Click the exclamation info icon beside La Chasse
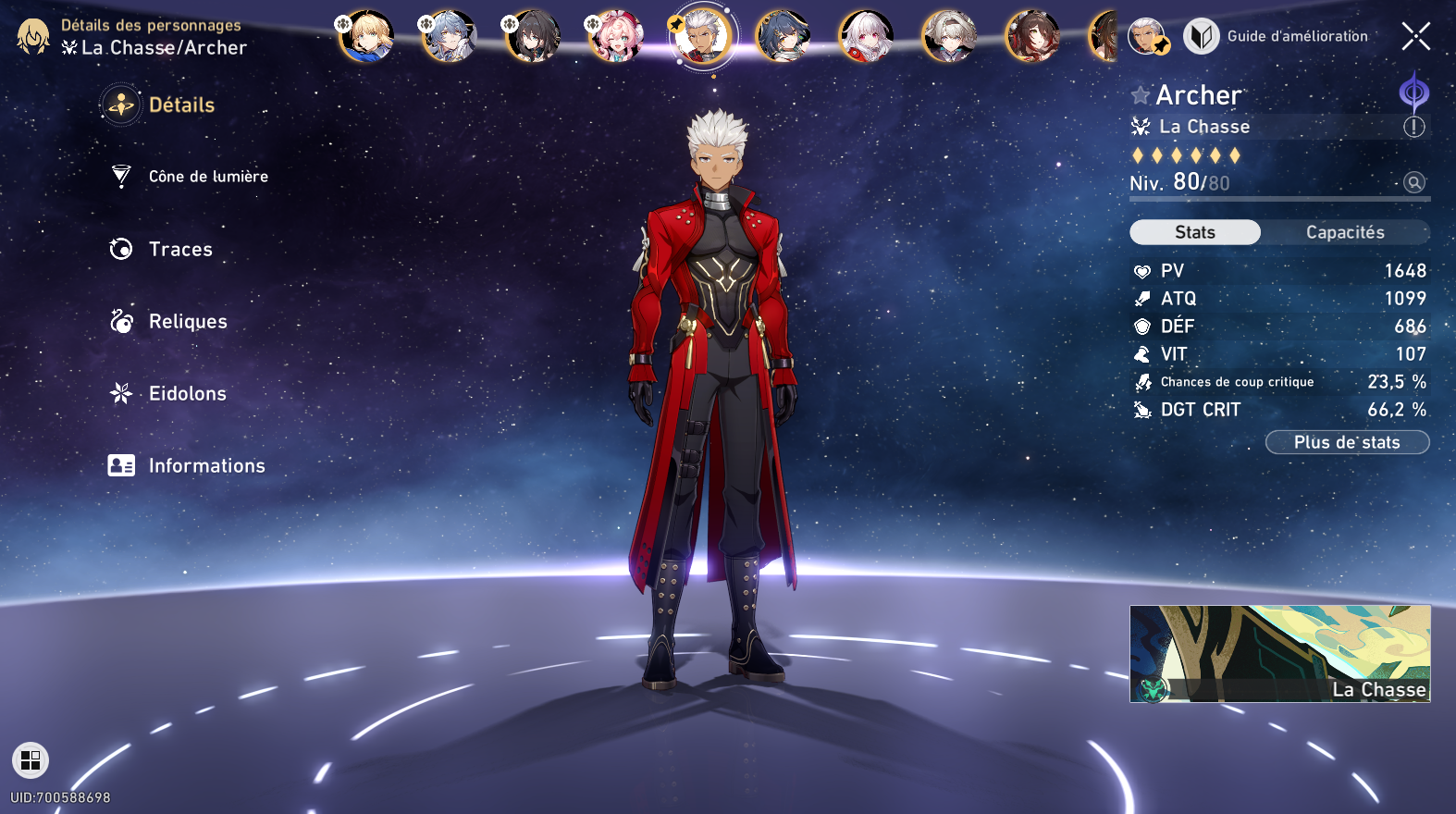This screenshot has width=1456, height=814. pos(1413,127)
